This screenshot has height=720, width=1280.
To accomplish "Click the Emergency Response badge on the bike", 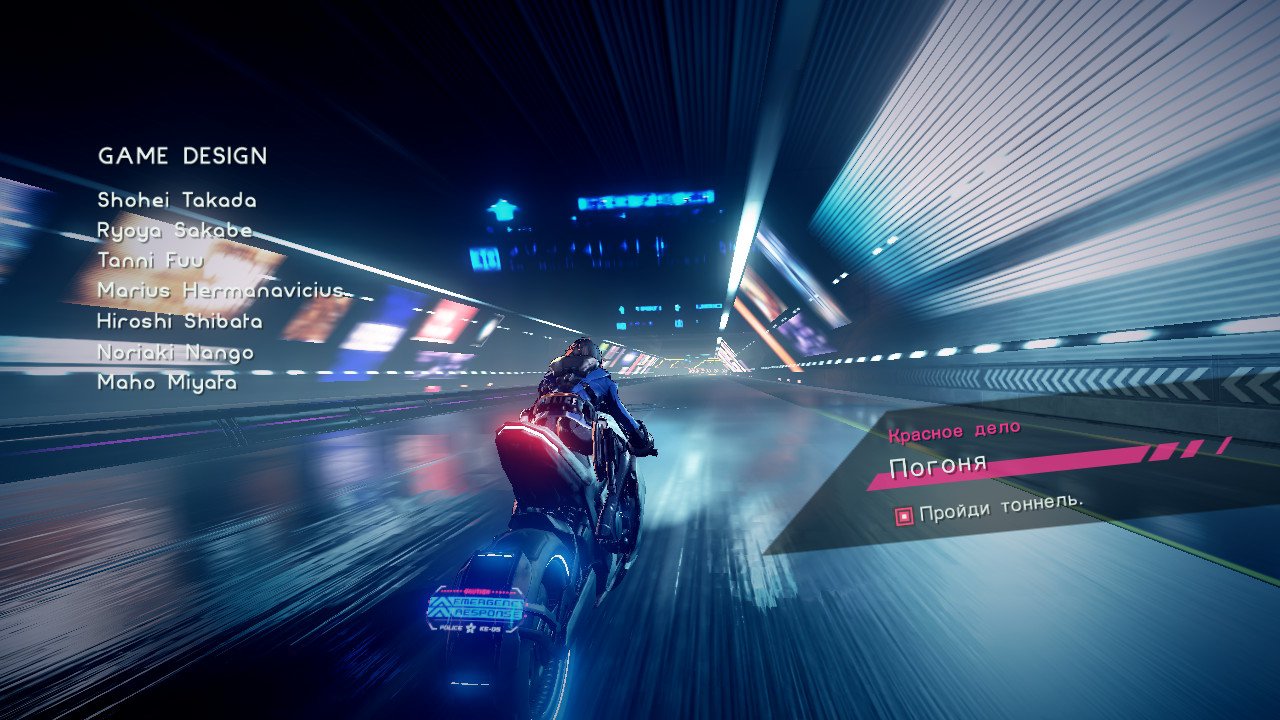I will click(x=478, y=607).
